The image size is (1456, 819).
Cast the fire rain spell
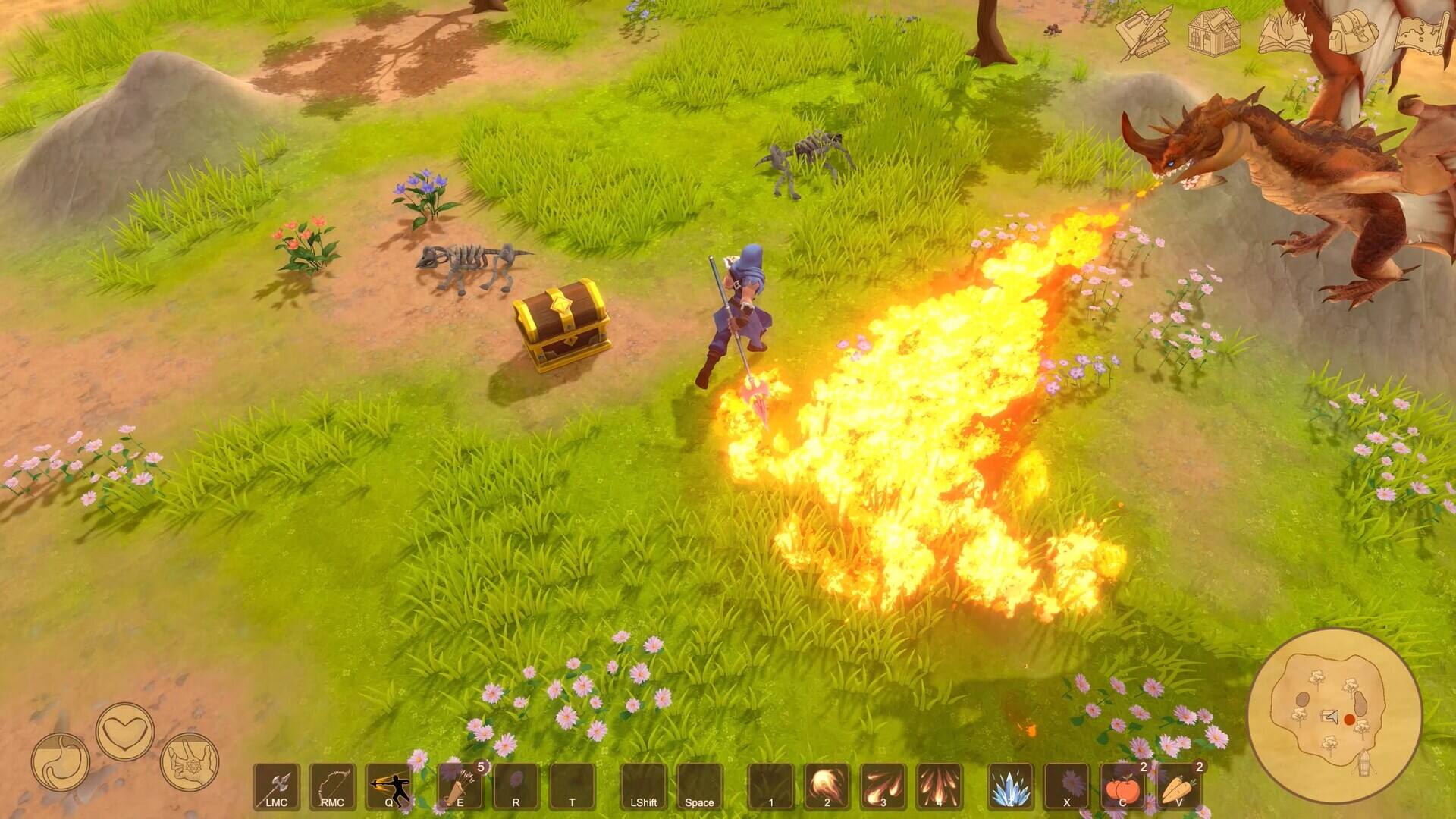(939, 786)
